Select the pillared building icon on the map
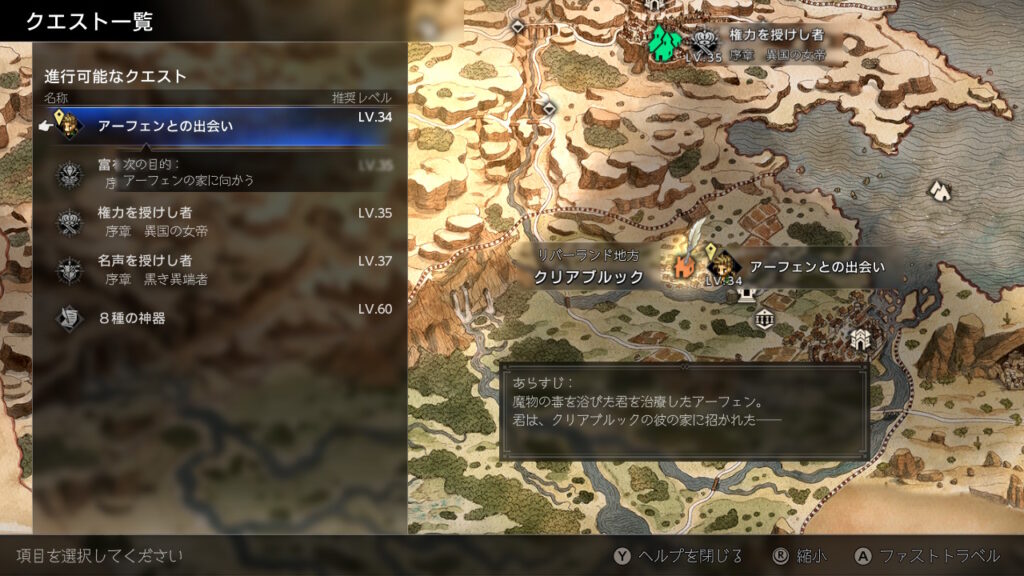The height and width of the screenshot is (576, 1024). pyautogui.click(x=766, y=320)
